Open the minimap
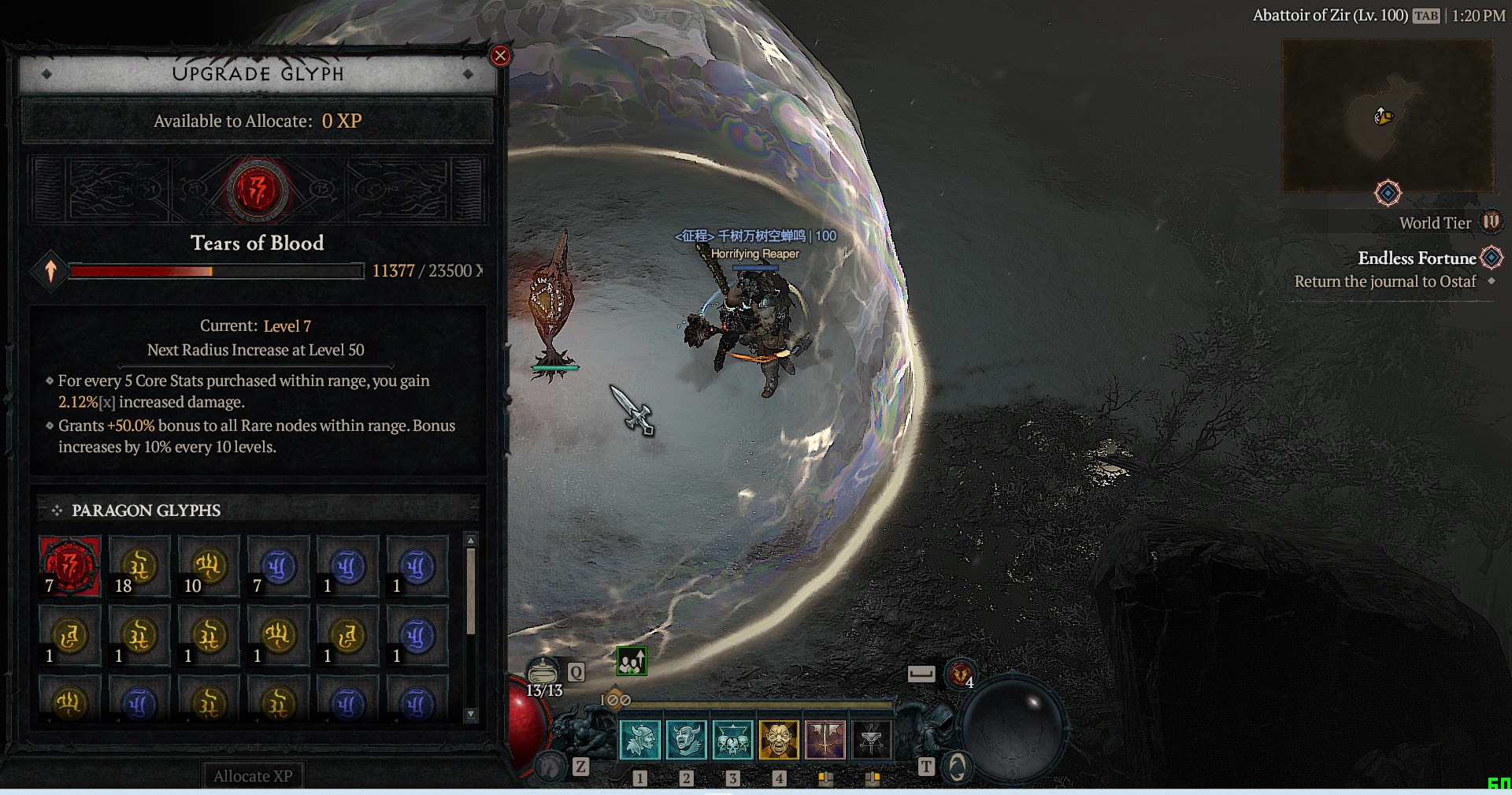 pyautogui.click(x=1388, y=116)
